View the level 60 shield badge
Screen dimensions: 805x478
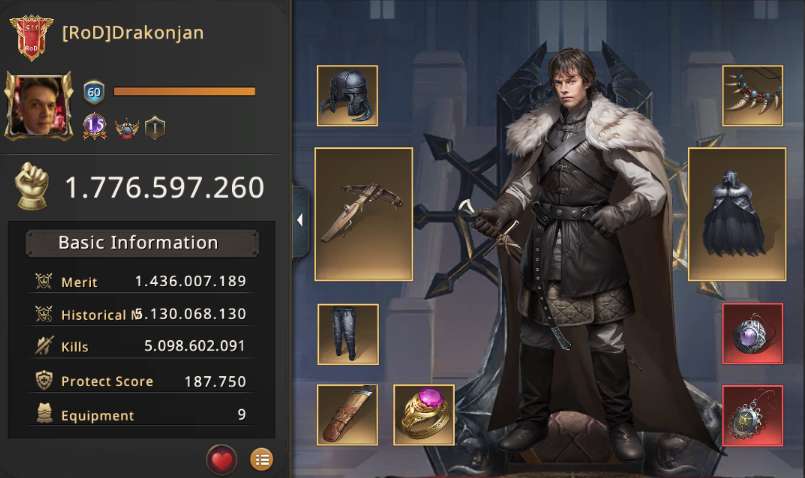point(95,91)
